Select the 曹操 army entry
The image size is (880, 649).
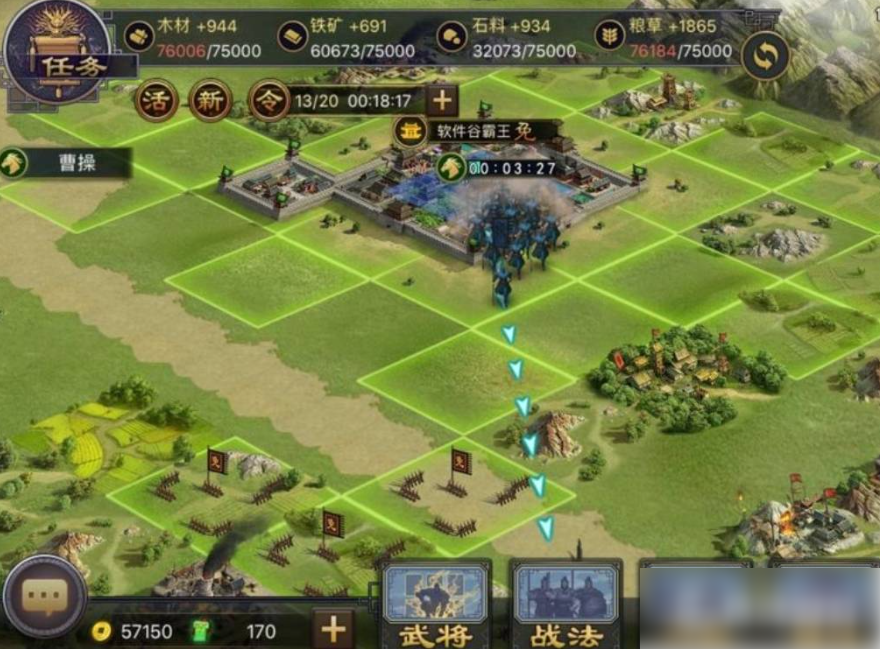(66, 163)
